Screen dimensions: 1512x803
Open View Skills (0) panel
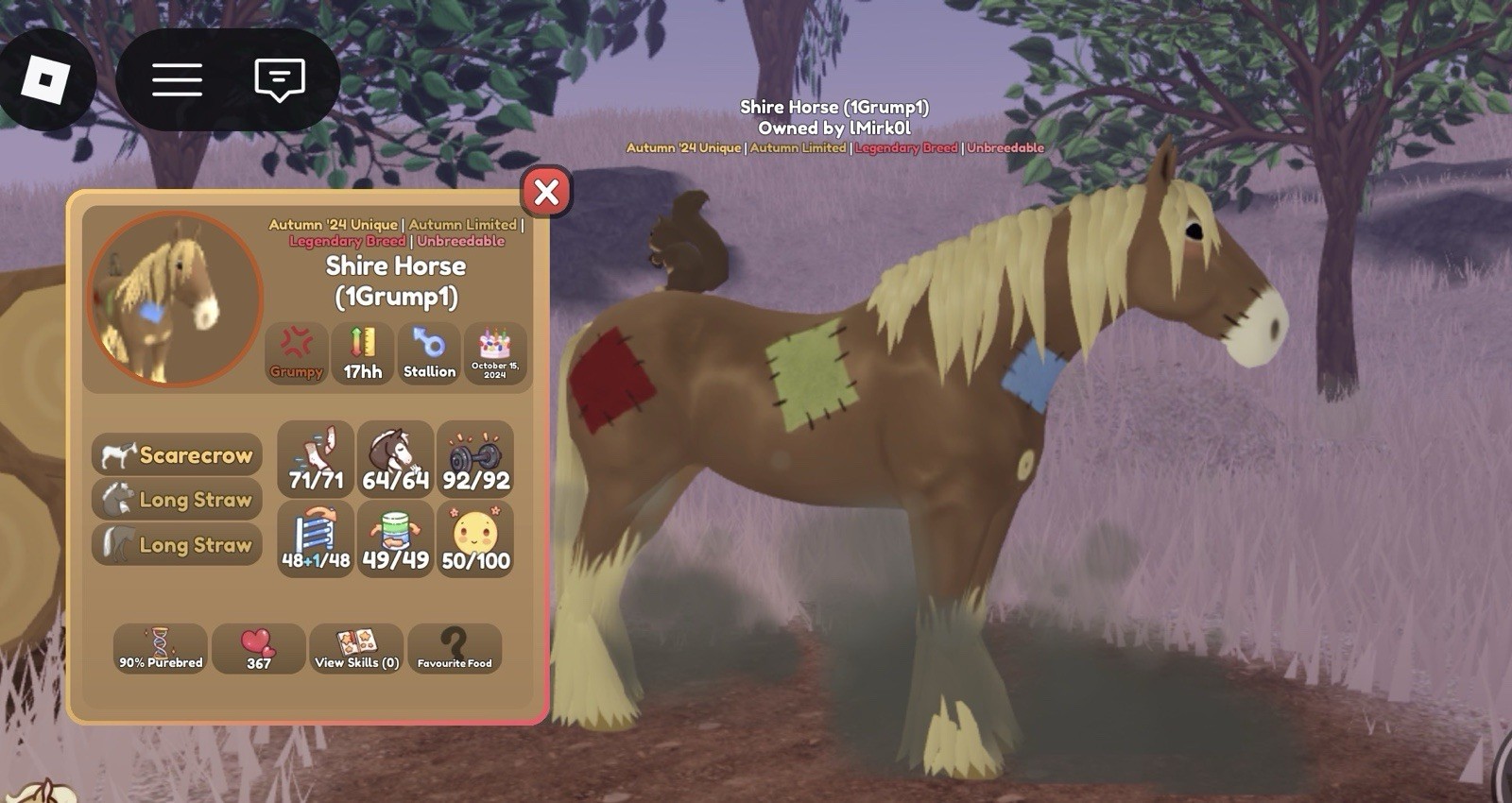(356, 649)
